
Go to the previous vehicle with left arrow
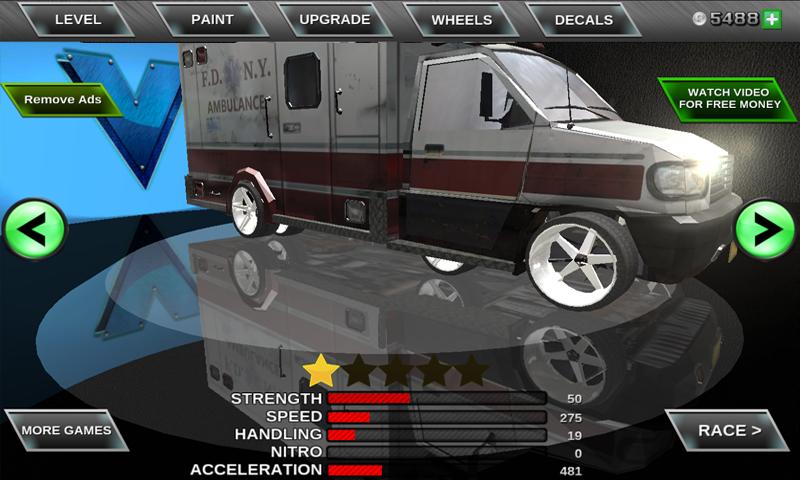pyautogui.click(x=34, y=231)
